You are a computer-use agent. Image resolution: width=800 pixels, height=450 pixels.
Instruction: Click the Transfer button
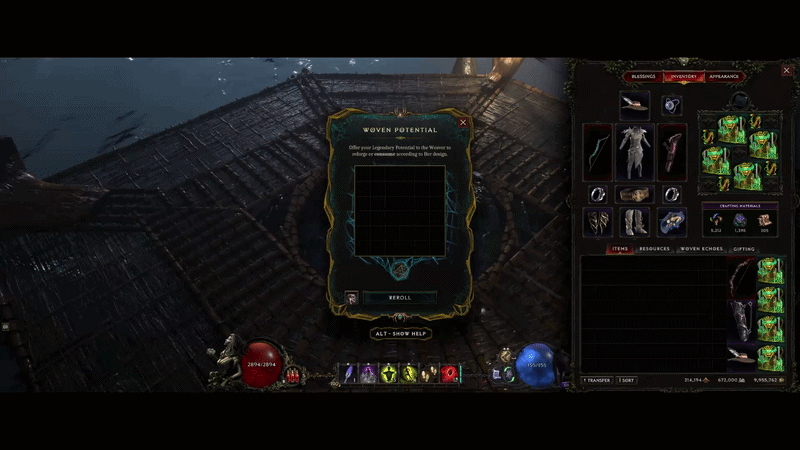click(x=599, y=380)
